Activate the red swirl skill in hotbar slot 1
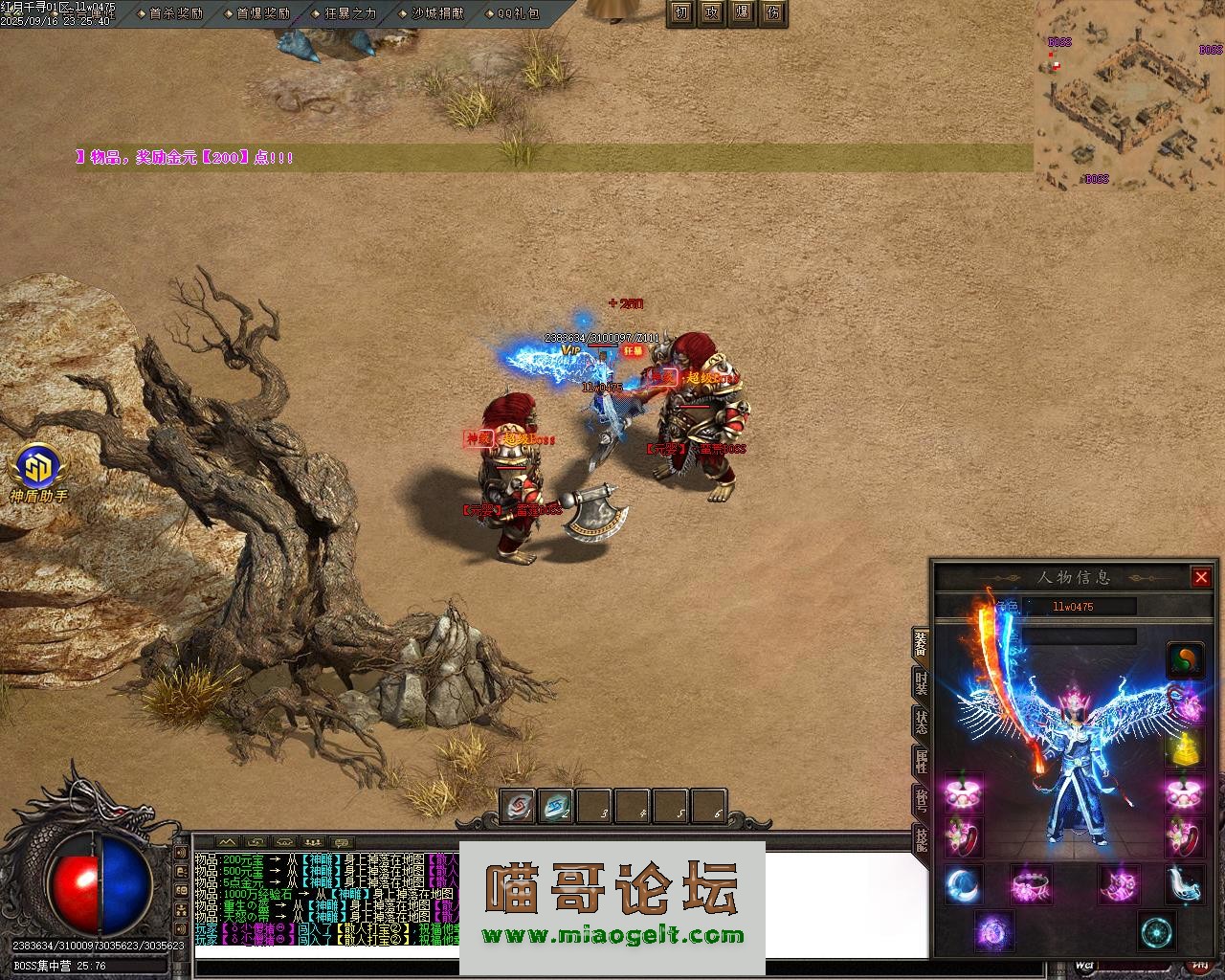1225x980 pixels. [518, 808]
